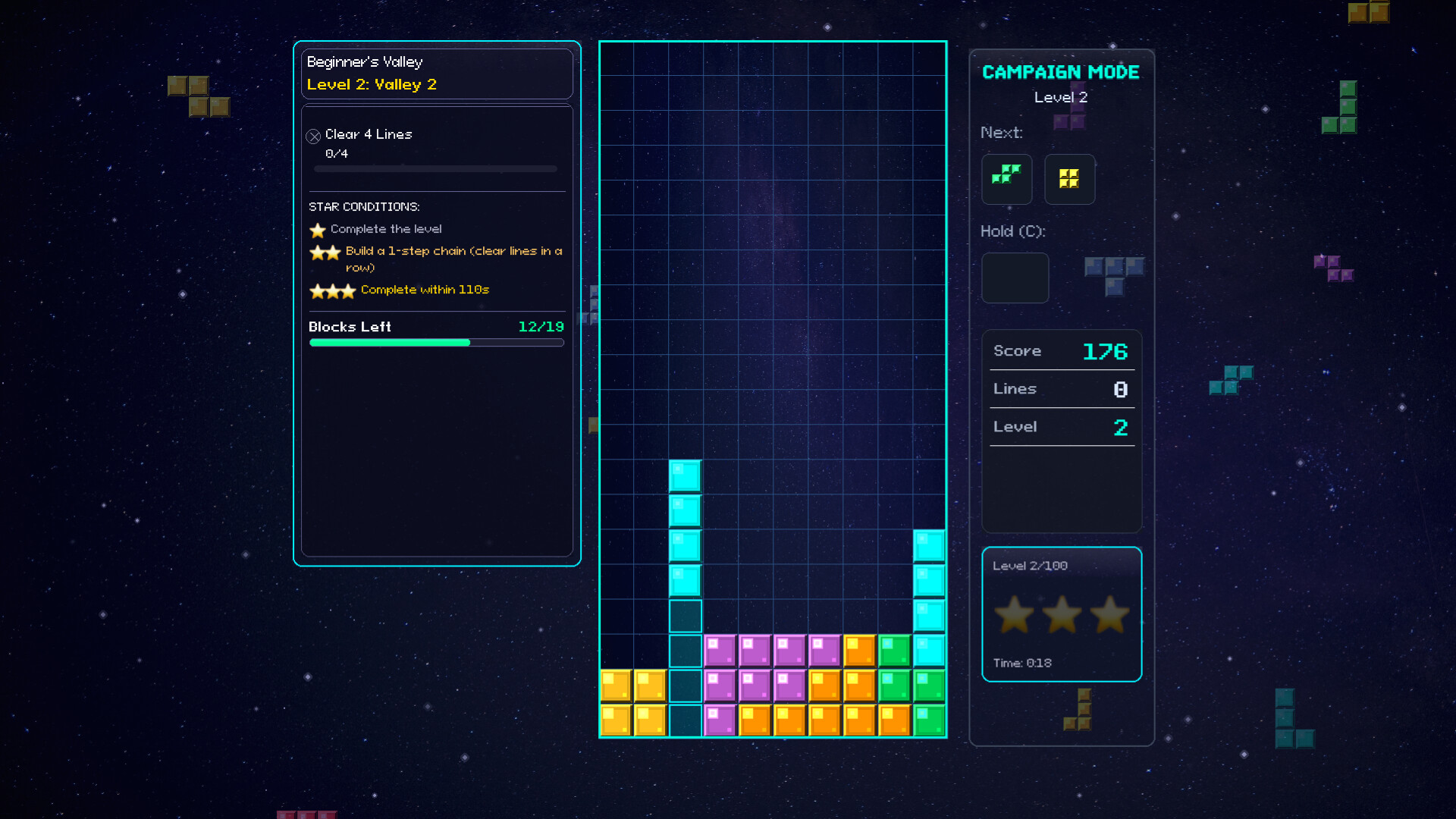Image resolution: width=1456 pixels, height=819 pixels.
Task: Toggle the Build a 1-step chain condition
Action: pos(325,253)
